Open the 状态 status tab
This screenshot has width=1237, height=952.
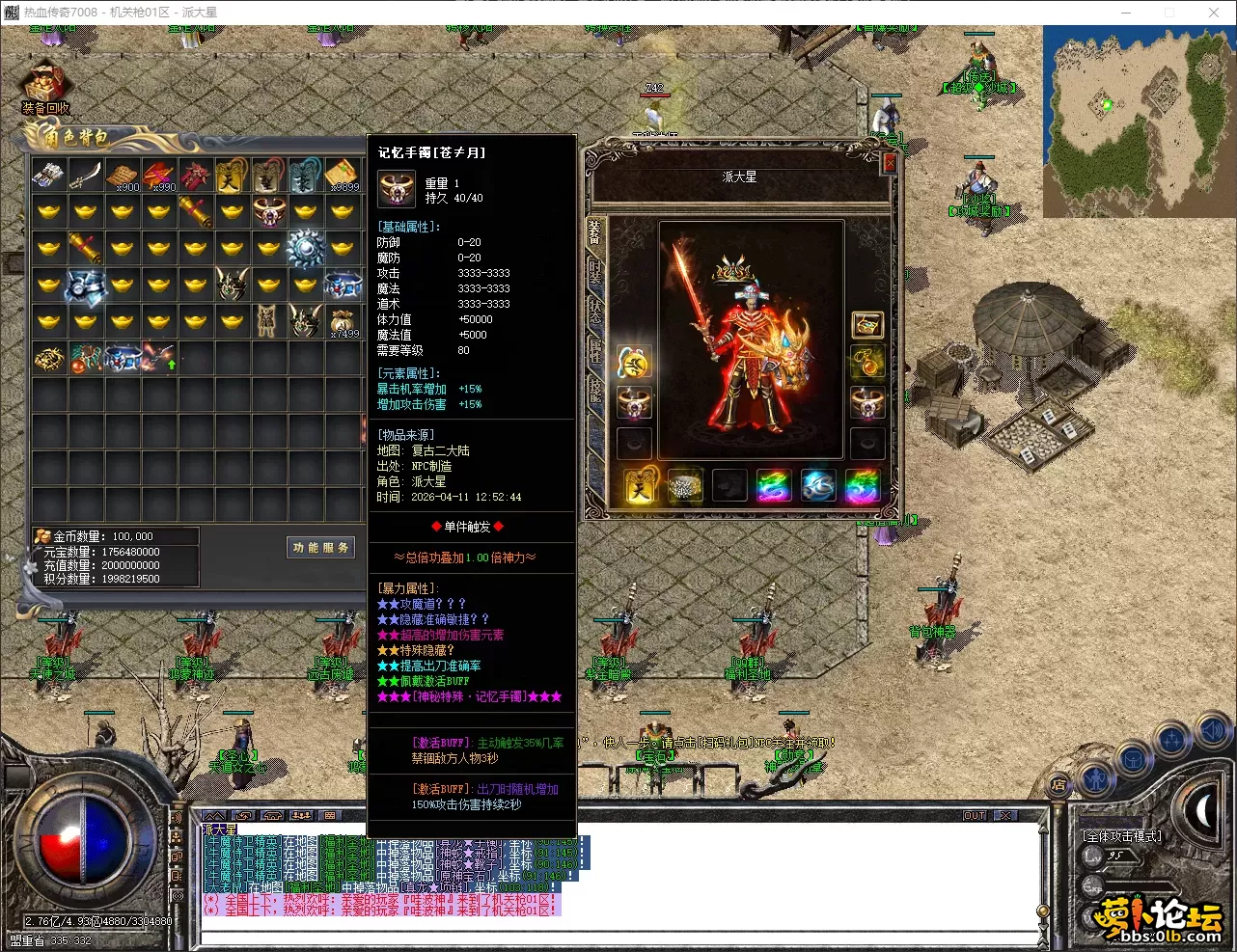pos(594,311)
